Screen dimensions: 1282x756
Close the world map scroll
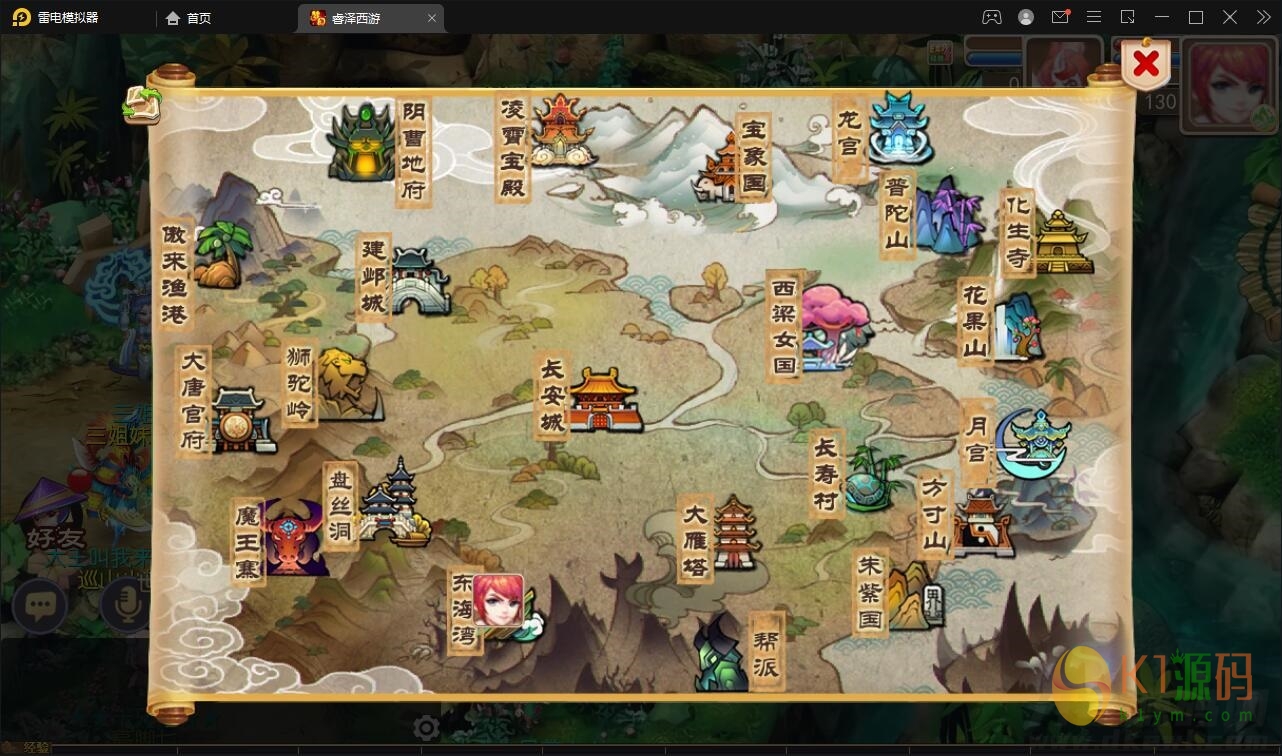[1146, 65]
